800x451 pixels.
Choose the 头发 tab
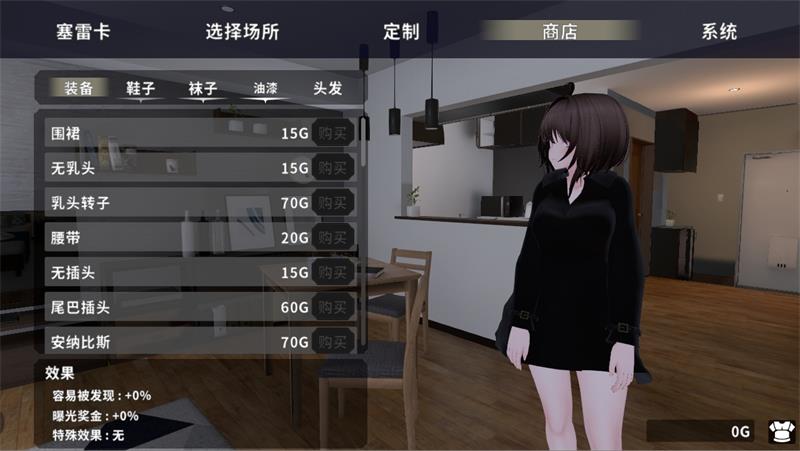(x=328, y=88)
